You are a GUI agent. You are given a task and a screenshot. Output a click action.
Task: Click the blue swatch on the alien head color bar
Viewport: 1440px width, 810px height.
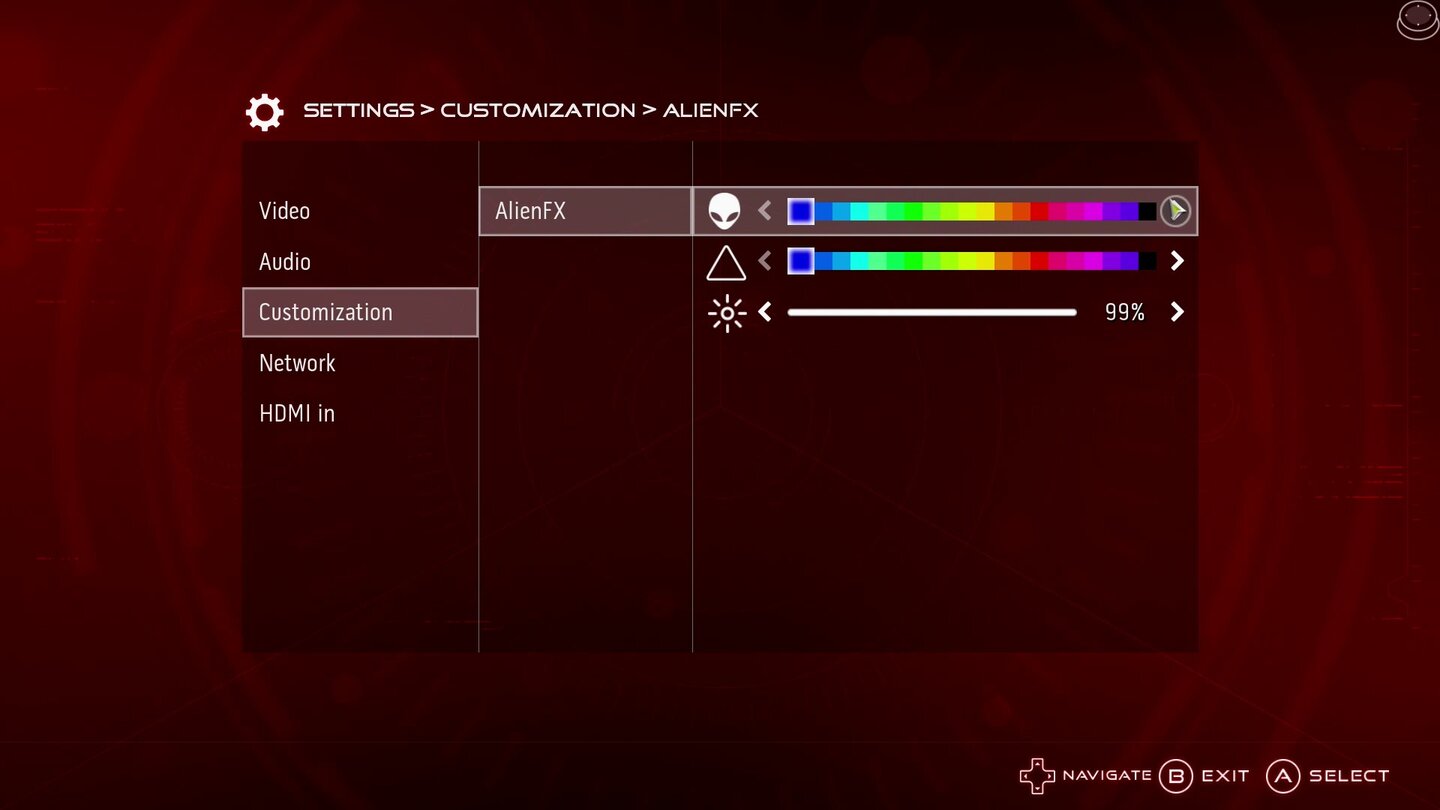801,210
